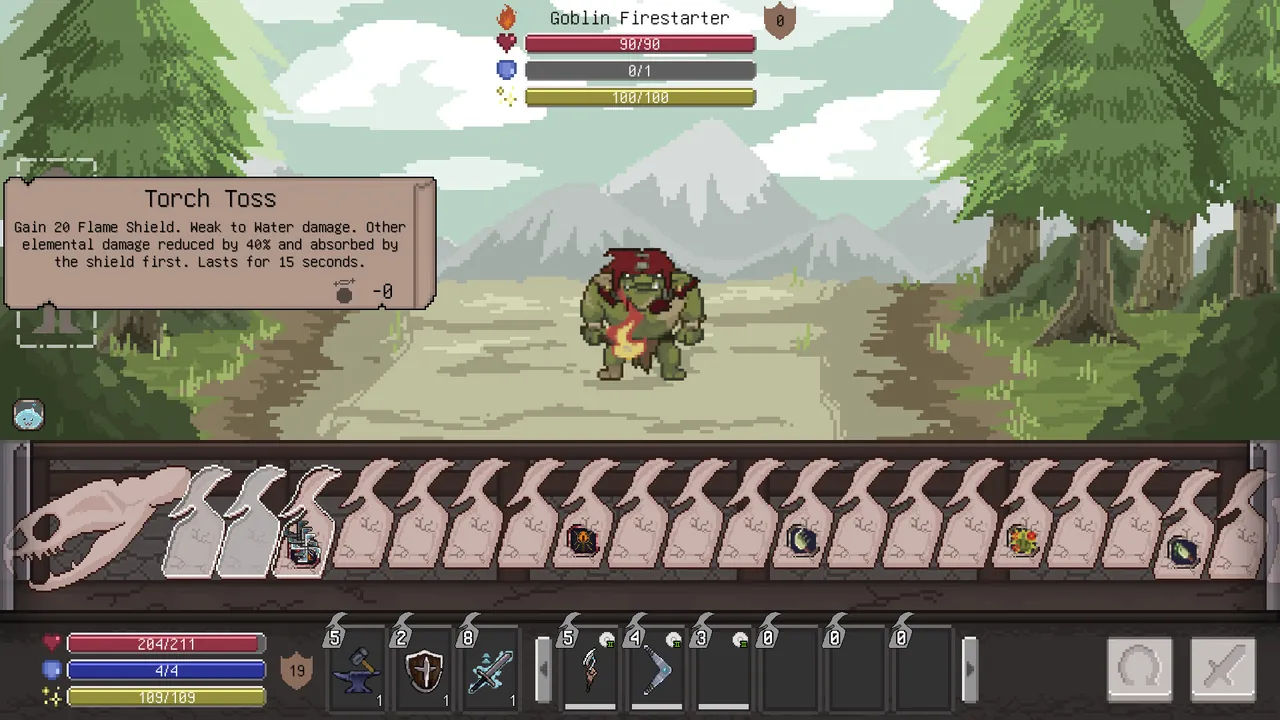Toggle the green hourglass buff above the dagger
The width and height of the screenshot is (1280, 720).
point(608,639)
